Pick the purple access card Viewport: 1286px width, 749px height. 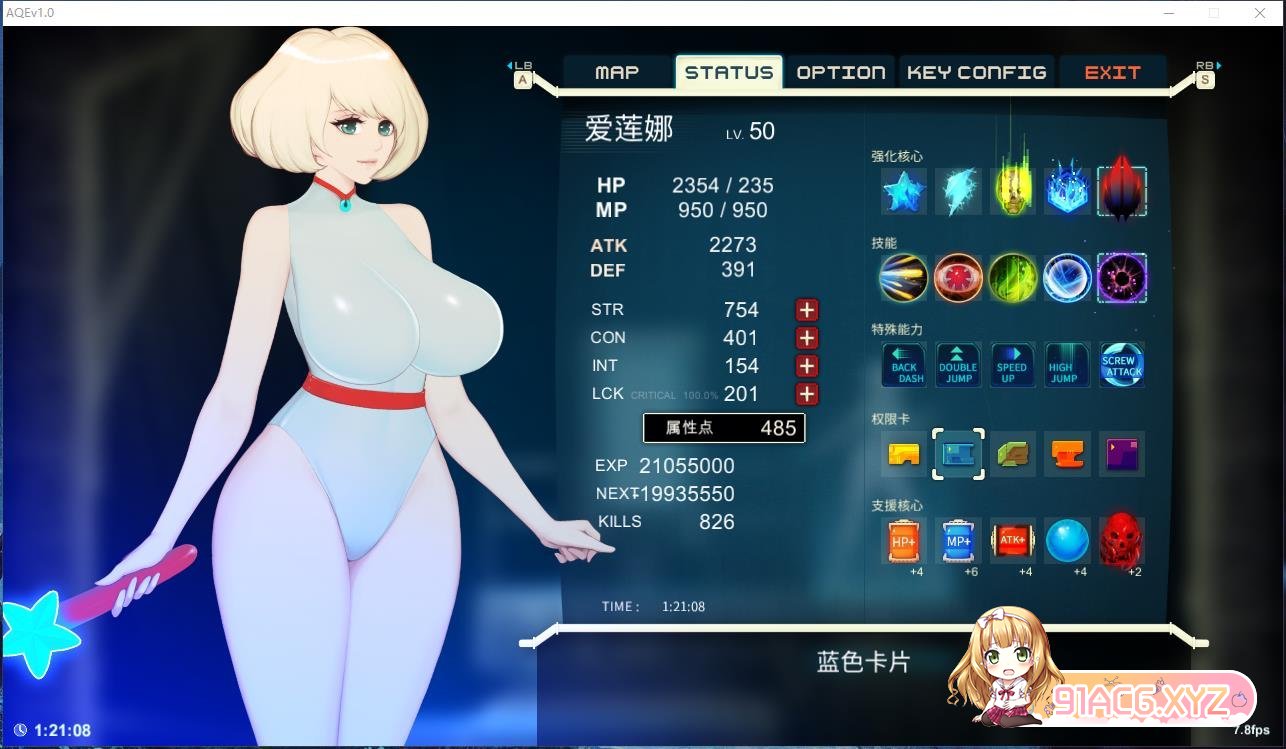click(x=1121, y=454)
